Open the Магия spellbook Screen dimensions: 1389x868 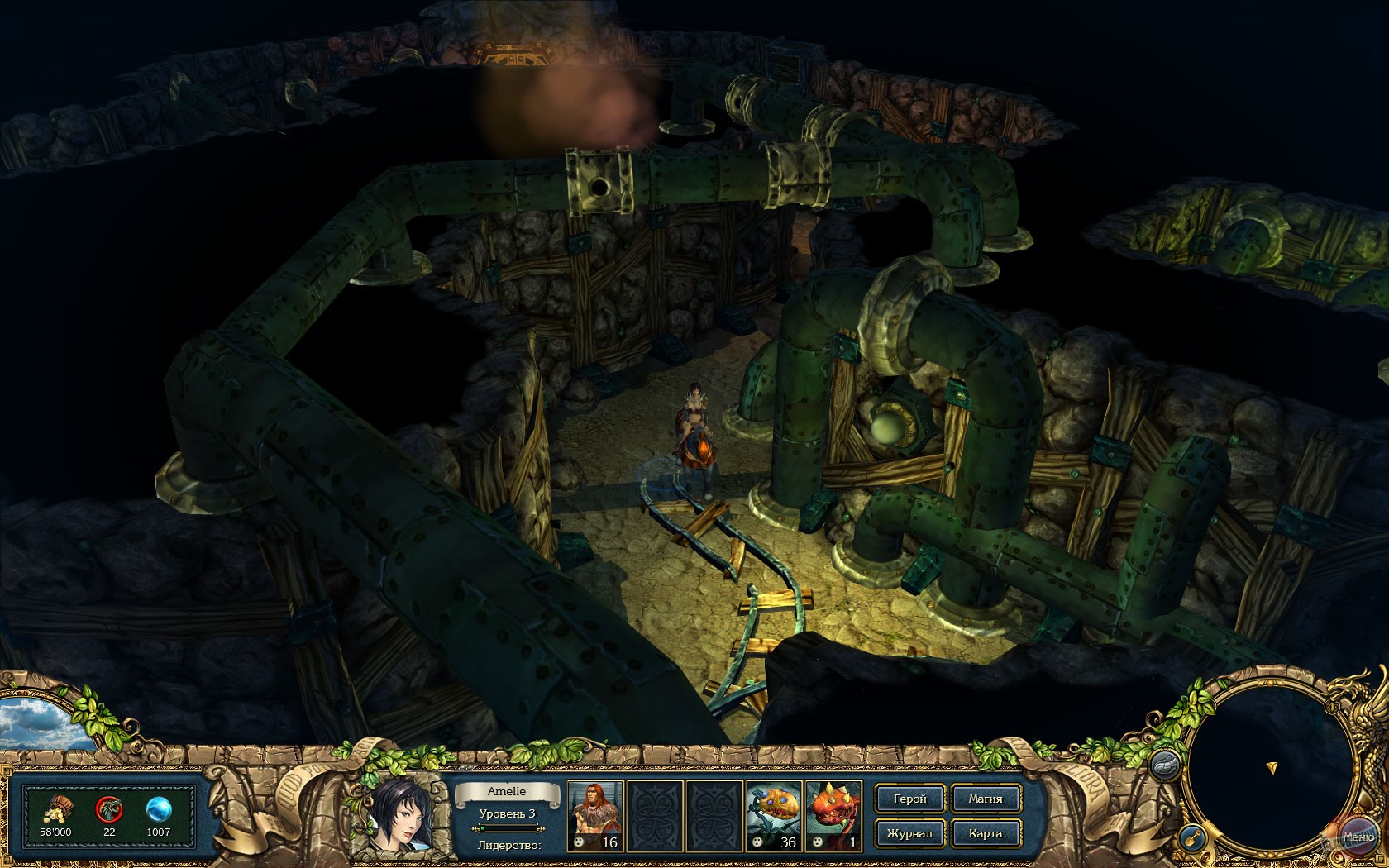[x=986, y=799]
